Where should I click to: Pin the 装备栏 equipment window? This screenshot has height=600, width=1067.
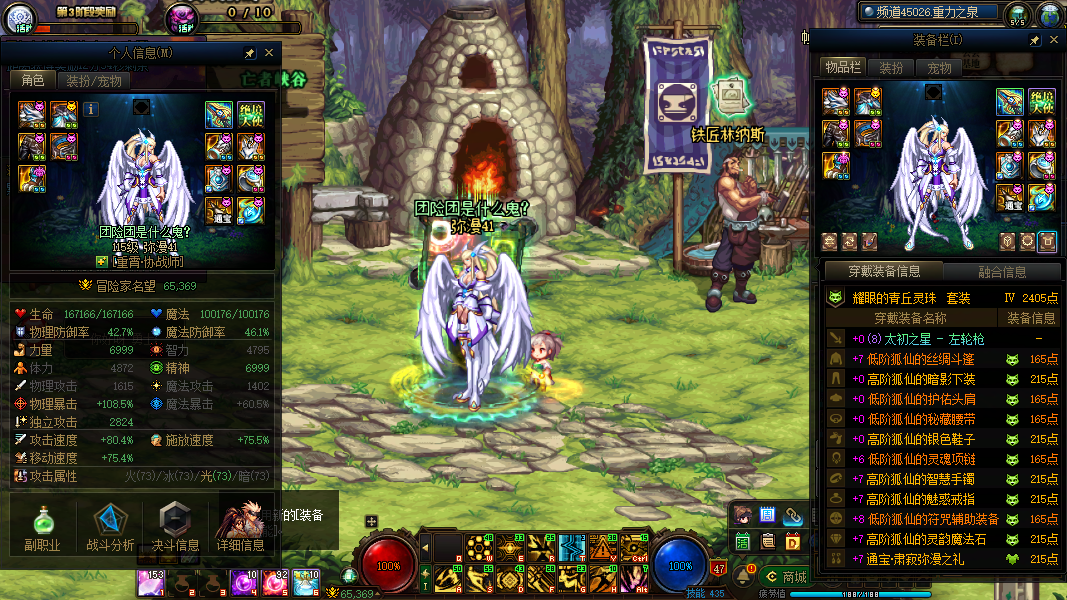point(1034,40)
